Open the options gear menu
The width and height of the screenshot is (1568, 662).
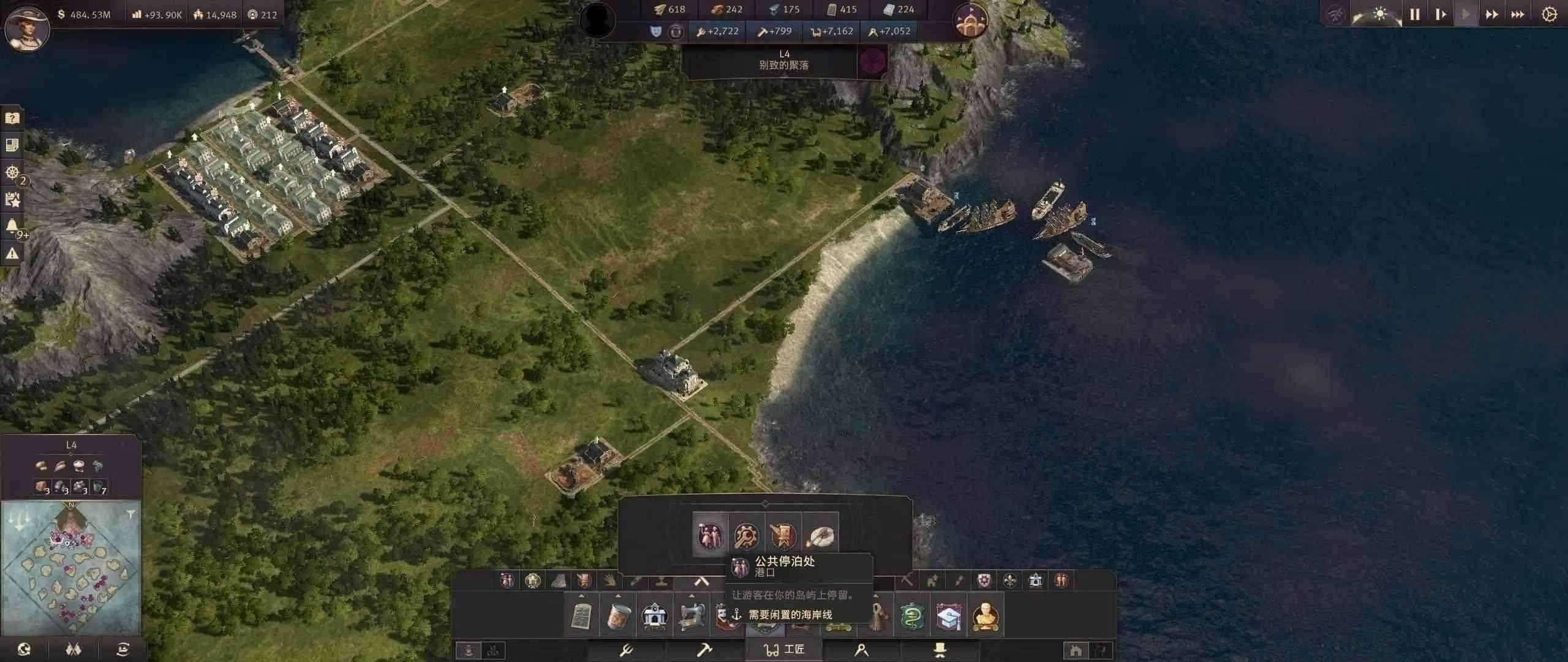point(1549,14)
